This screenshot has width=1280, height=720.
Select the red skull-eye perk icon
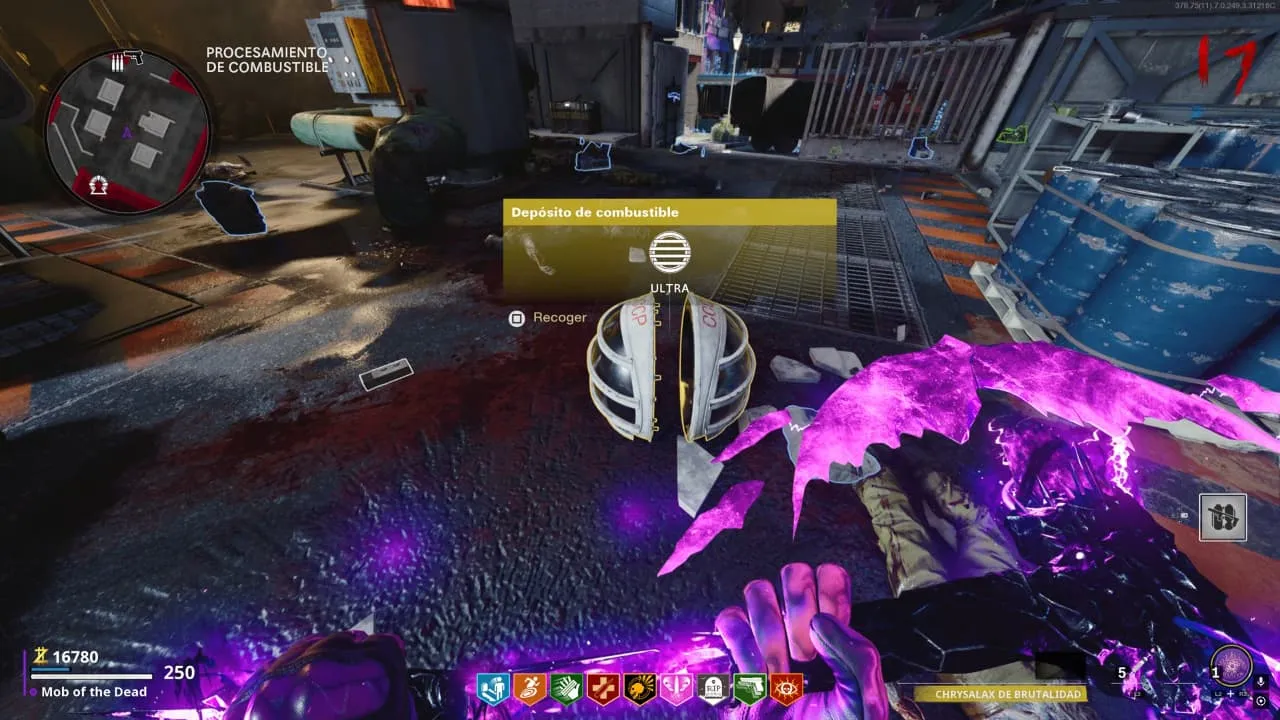point(787,688)
